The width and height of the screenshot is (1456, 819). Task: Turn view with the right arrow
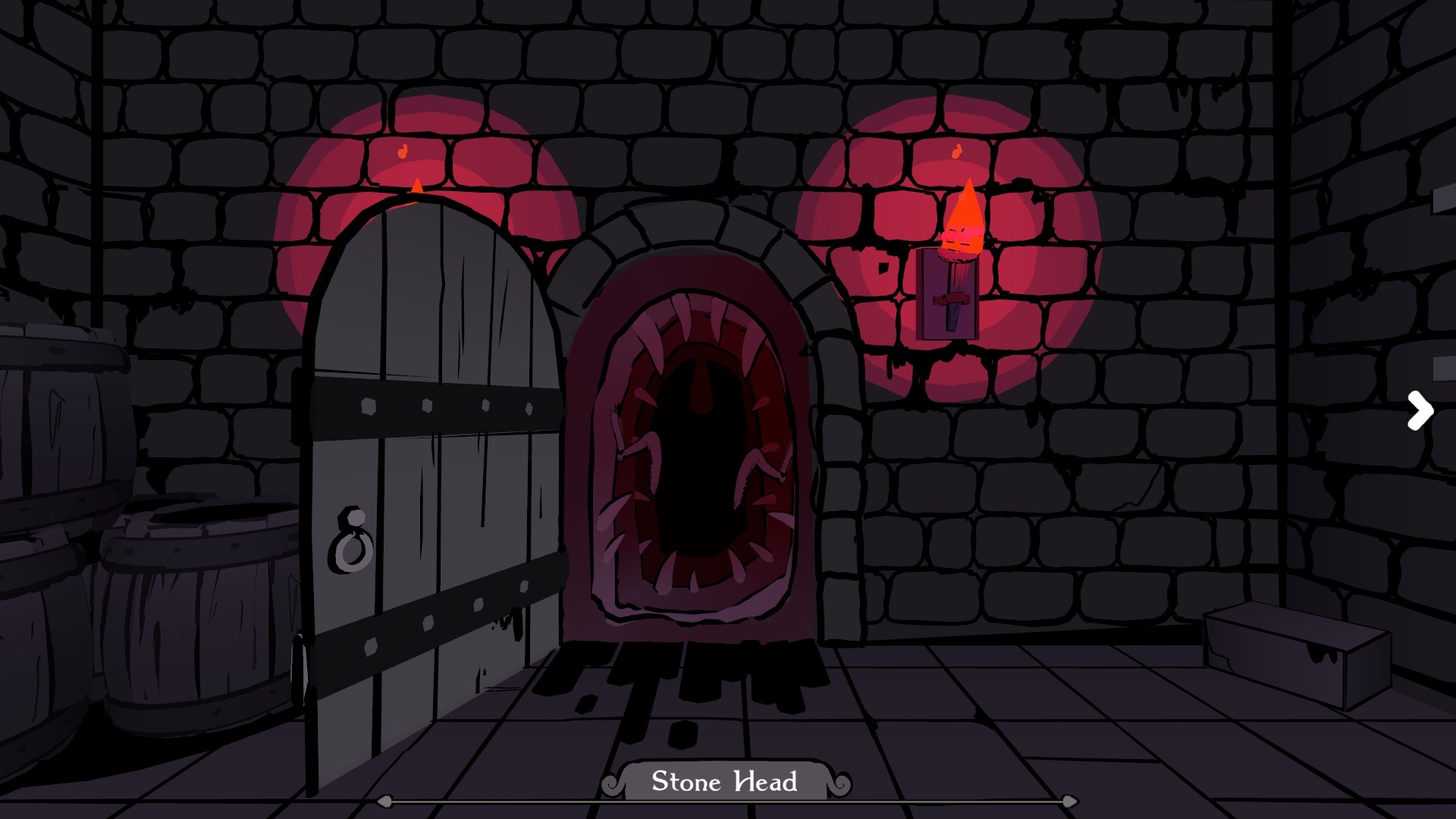pos(1420,411)
